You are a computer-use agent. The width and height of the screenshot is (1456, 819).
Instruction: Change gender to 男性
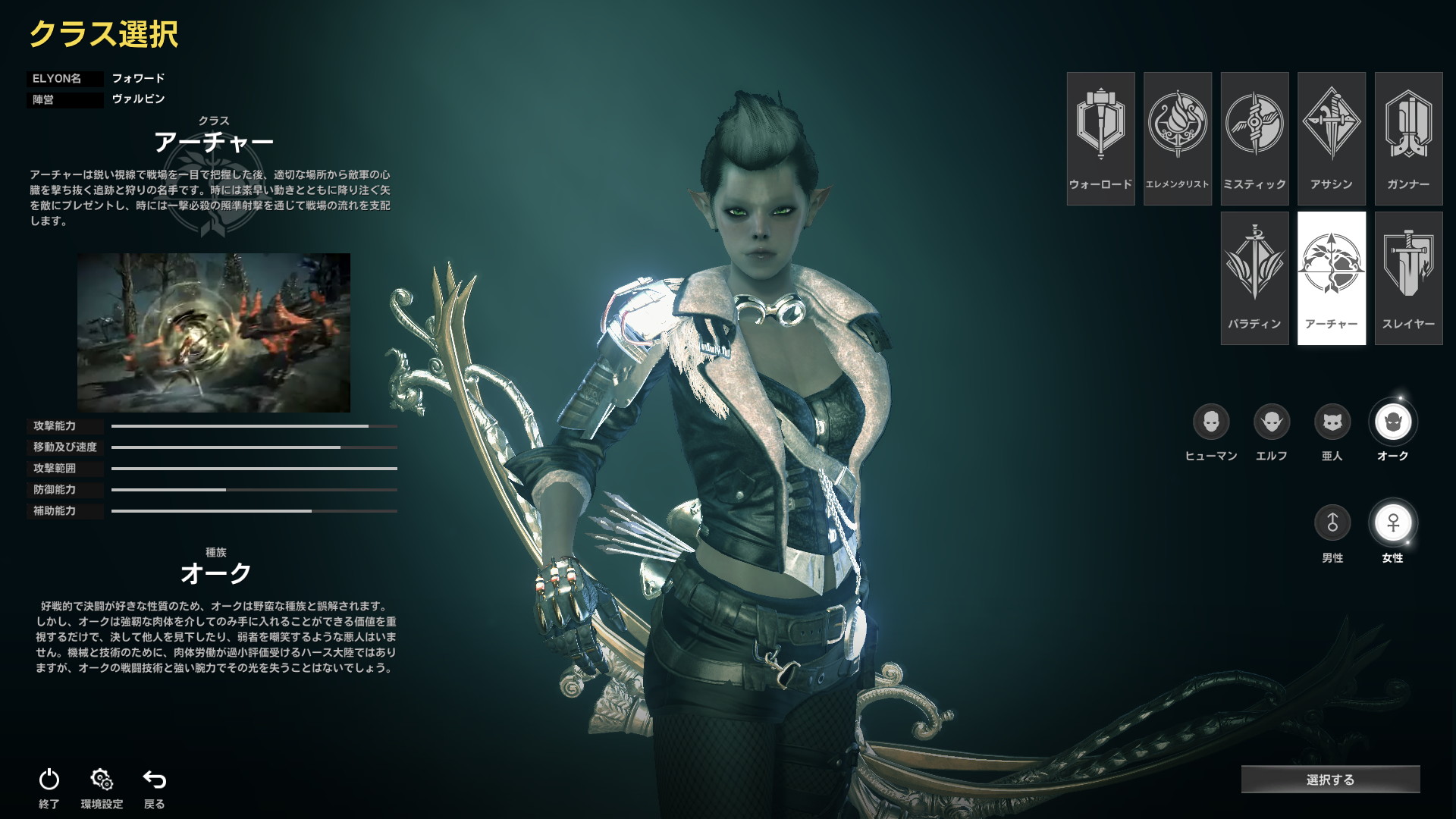pos(1332,522)
